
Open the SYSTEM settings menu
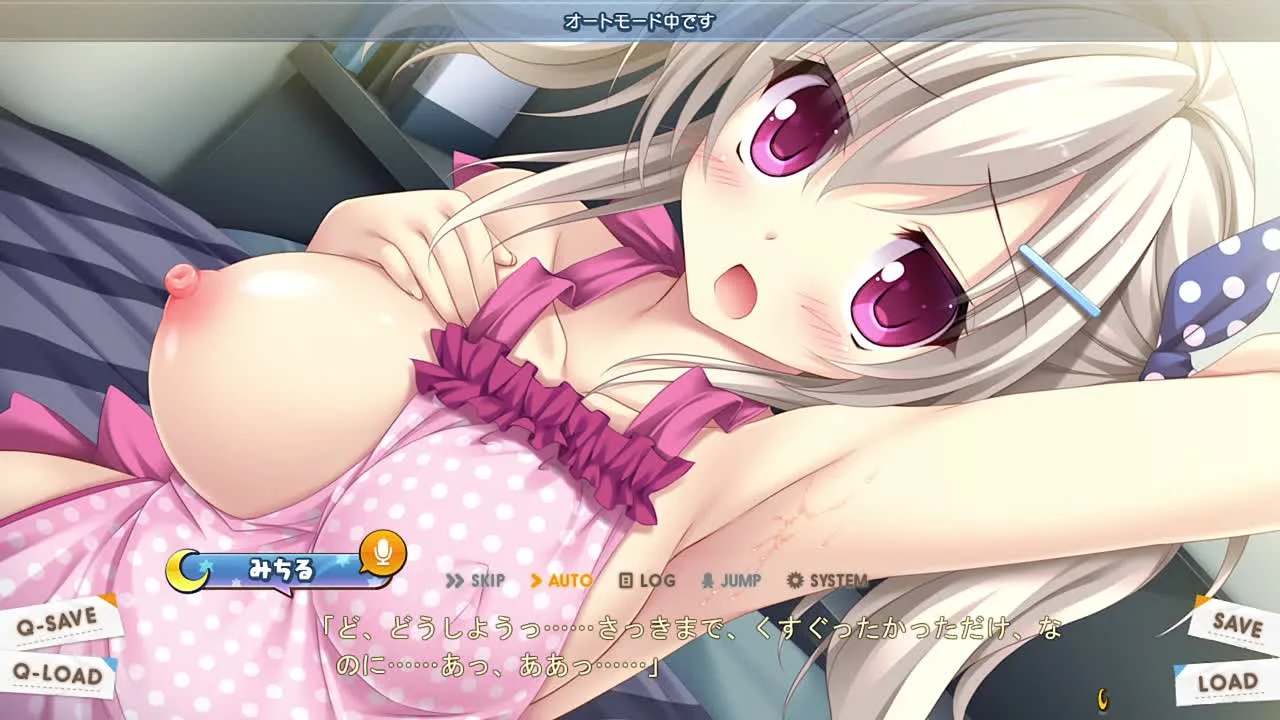point(827,581)
